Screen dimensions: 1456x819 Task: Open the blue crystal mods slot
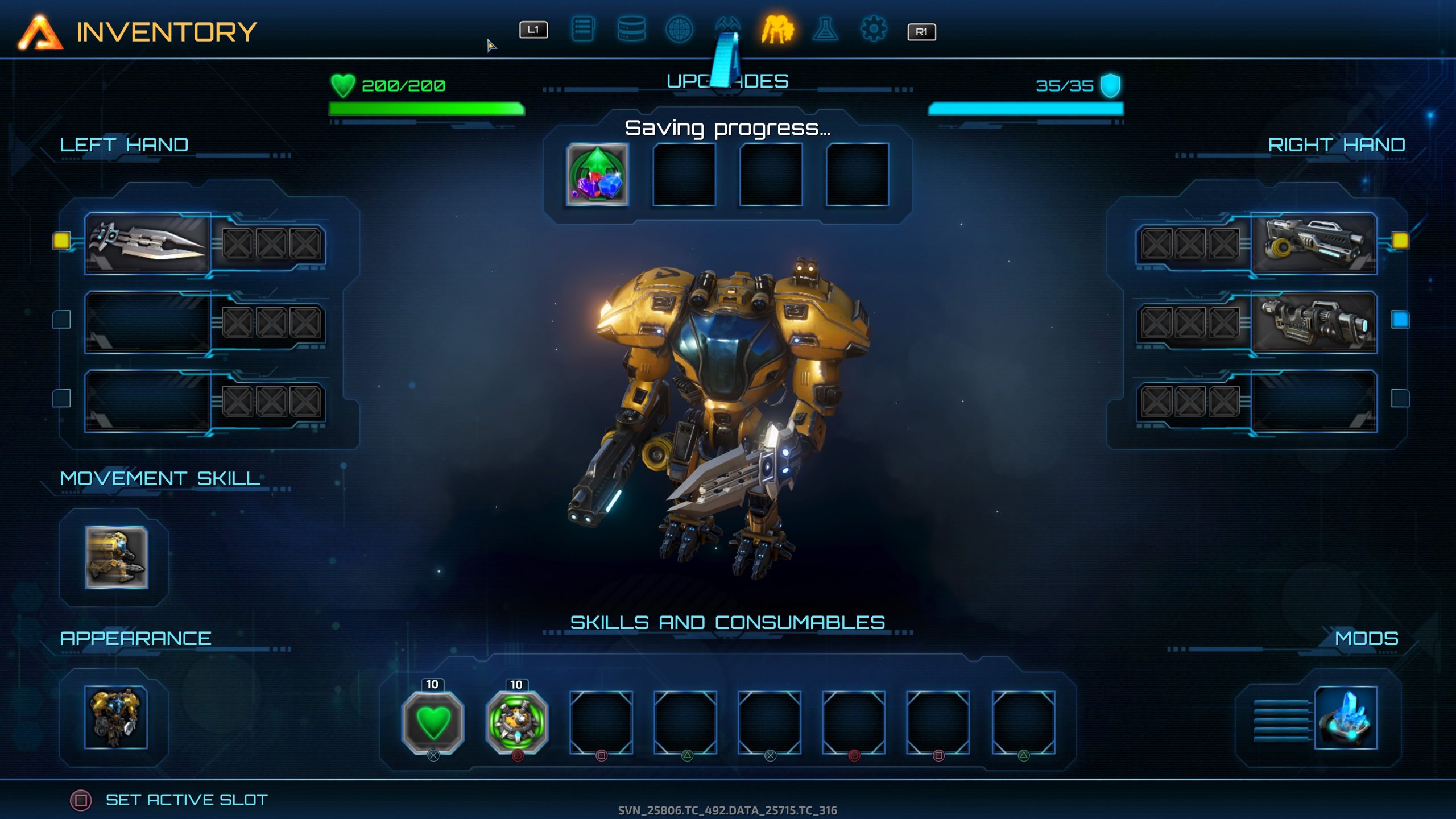click(x=1346, y=718)
